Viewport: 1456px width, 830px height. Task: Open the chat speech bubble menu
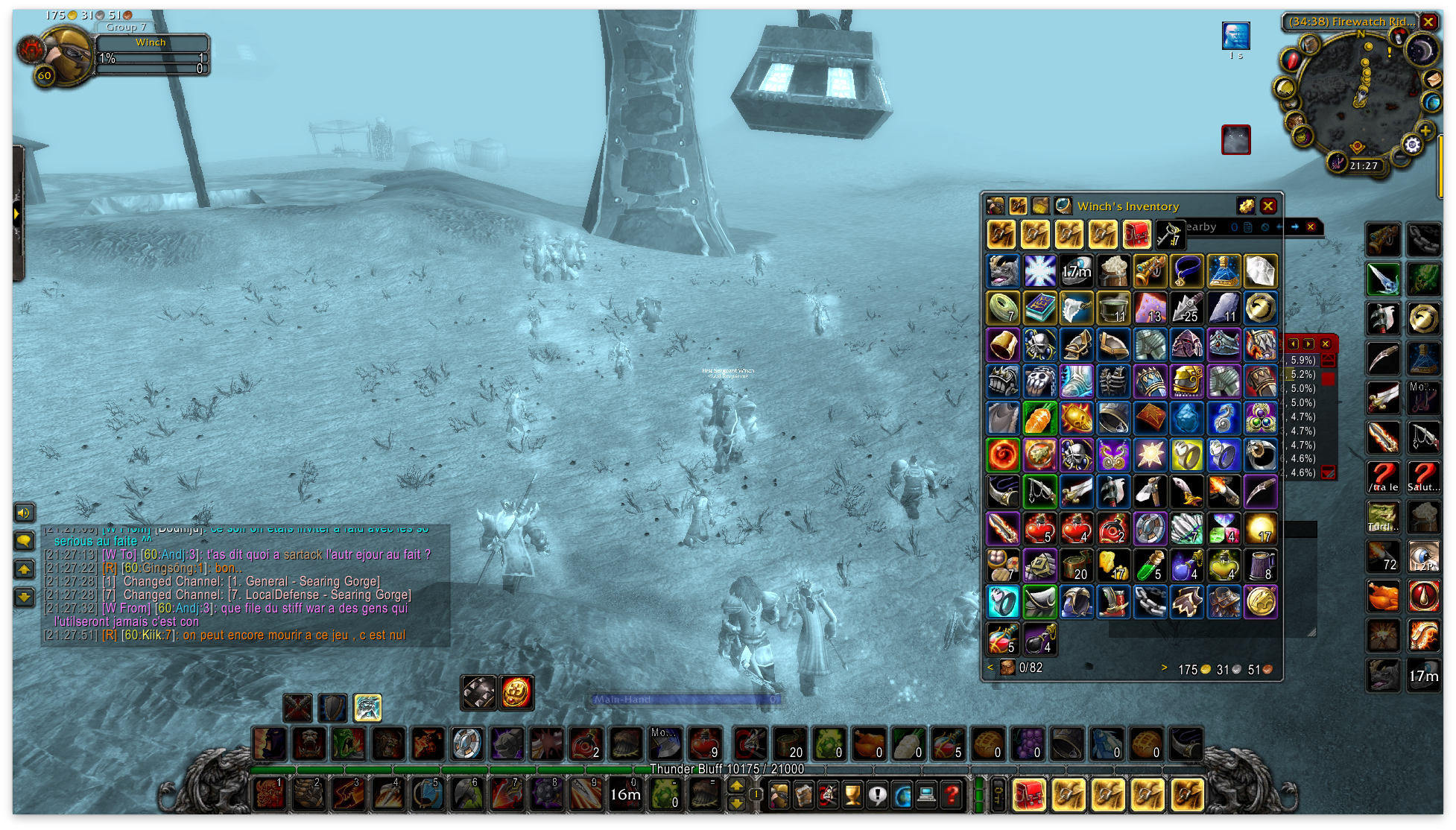[x=25, y=541]
